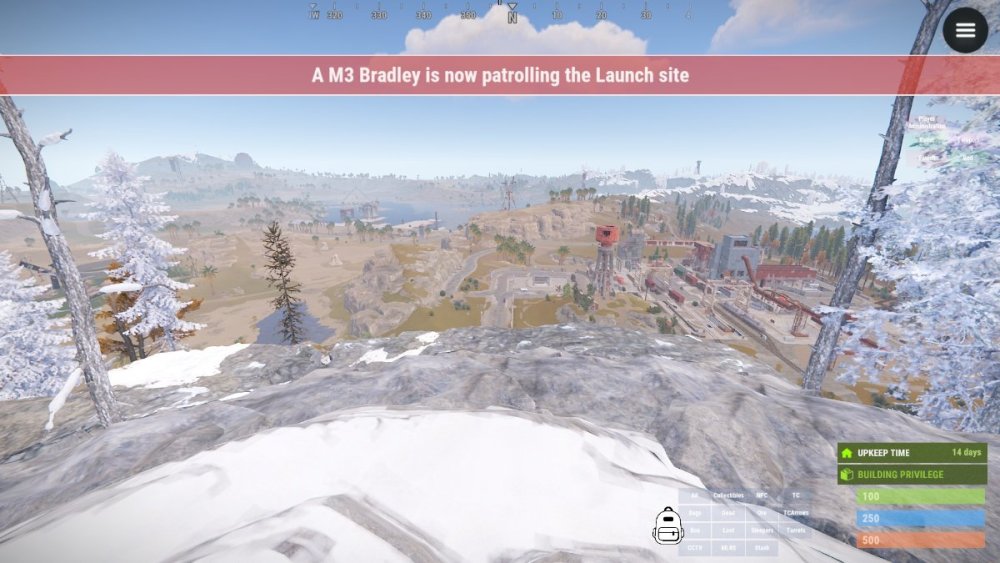Toggle the NPC filter button
1000x563 pixels.
coord(762,496)
